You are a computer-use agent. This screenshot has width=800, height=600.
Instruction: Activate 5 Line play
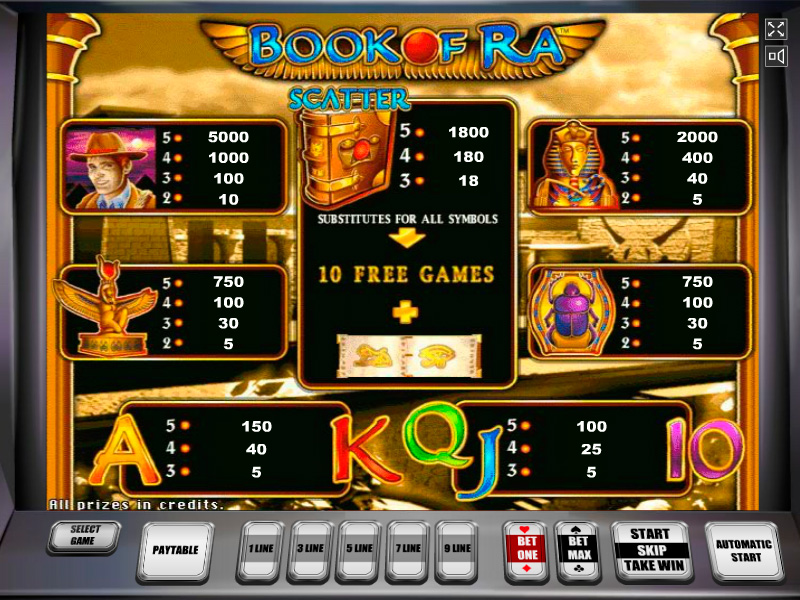[359, 549]
